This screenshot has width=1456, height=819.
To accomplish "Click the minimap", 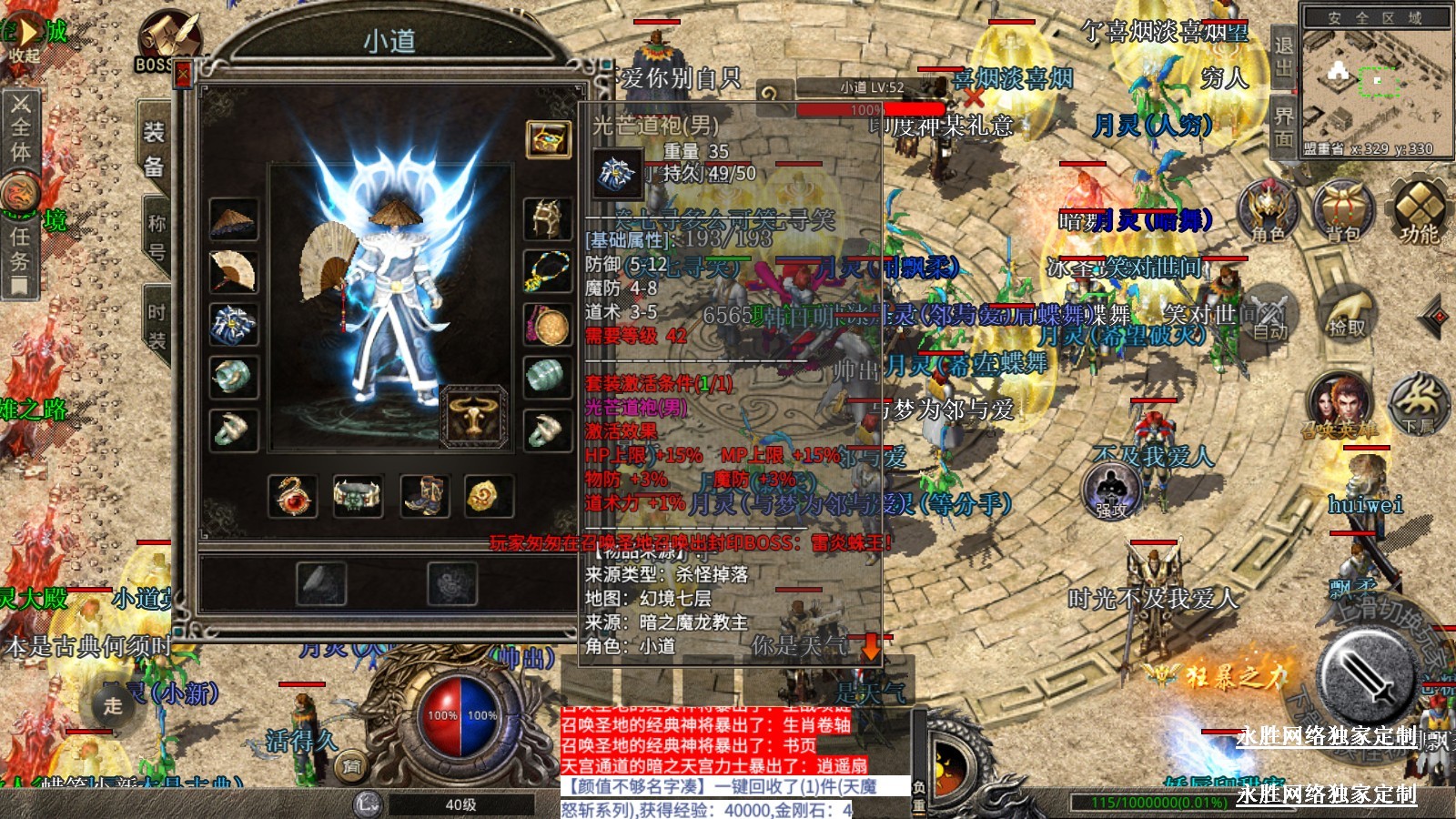I will point(1376,82).
